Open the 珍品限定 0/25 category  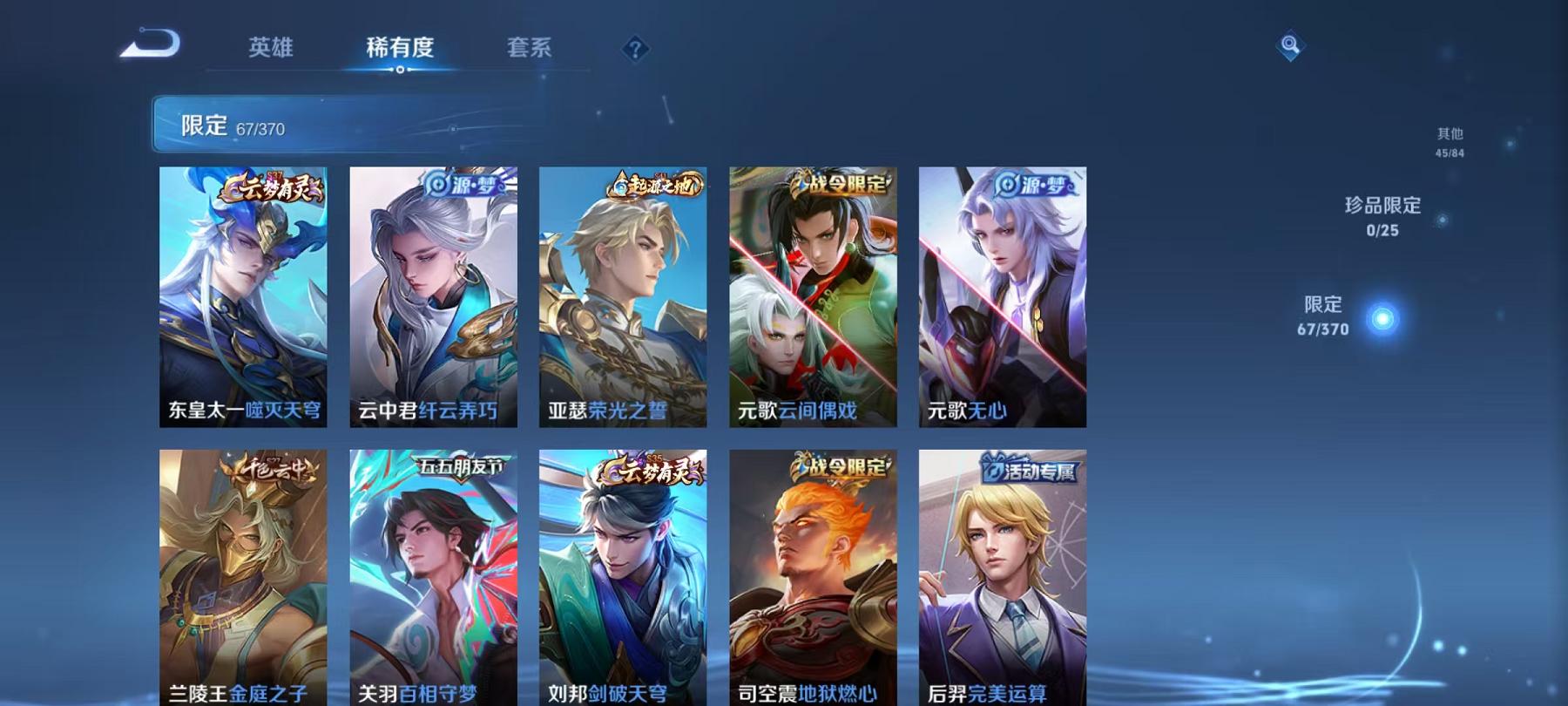pos(1382,218)
